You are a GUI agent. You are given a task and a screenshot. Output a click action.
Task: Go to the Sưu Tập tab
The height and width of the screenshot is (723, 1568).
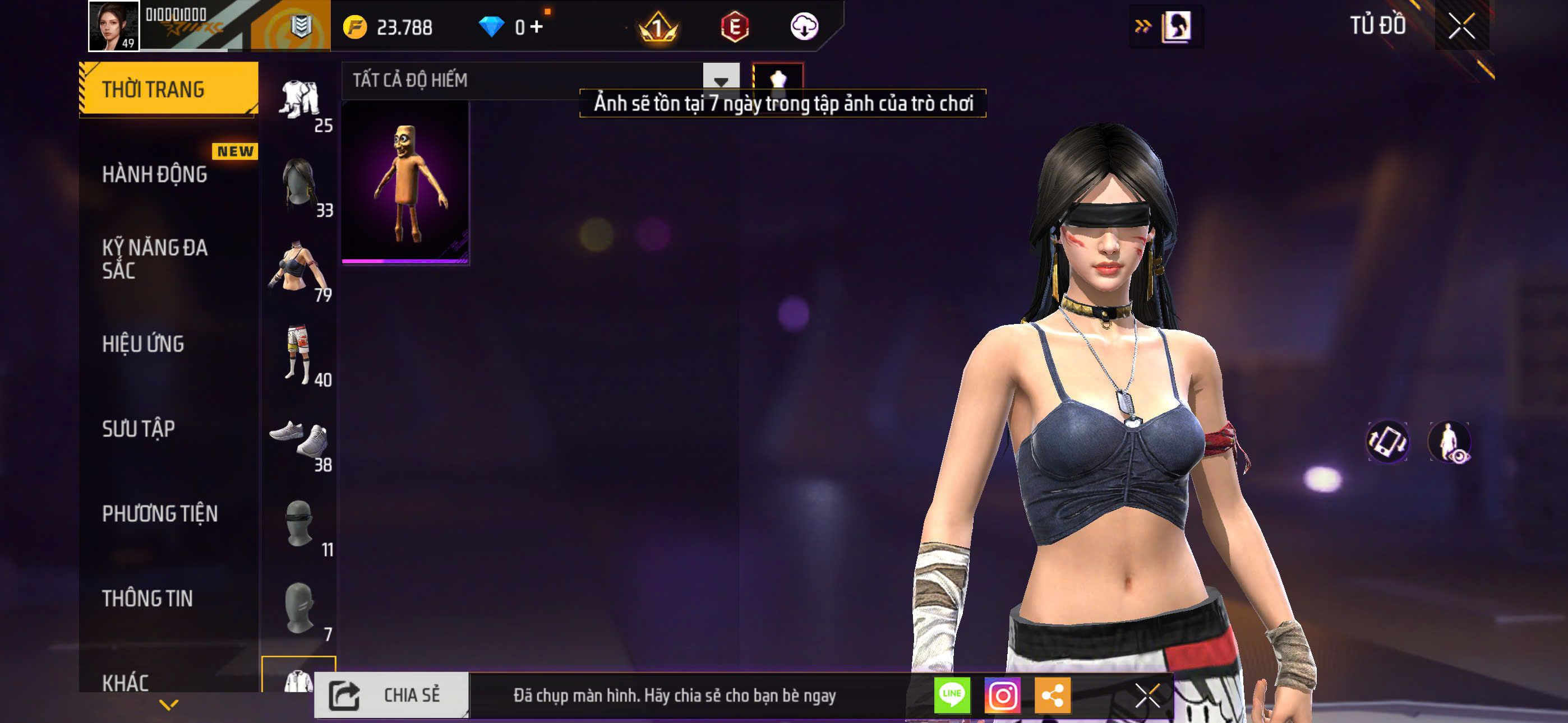139,429
